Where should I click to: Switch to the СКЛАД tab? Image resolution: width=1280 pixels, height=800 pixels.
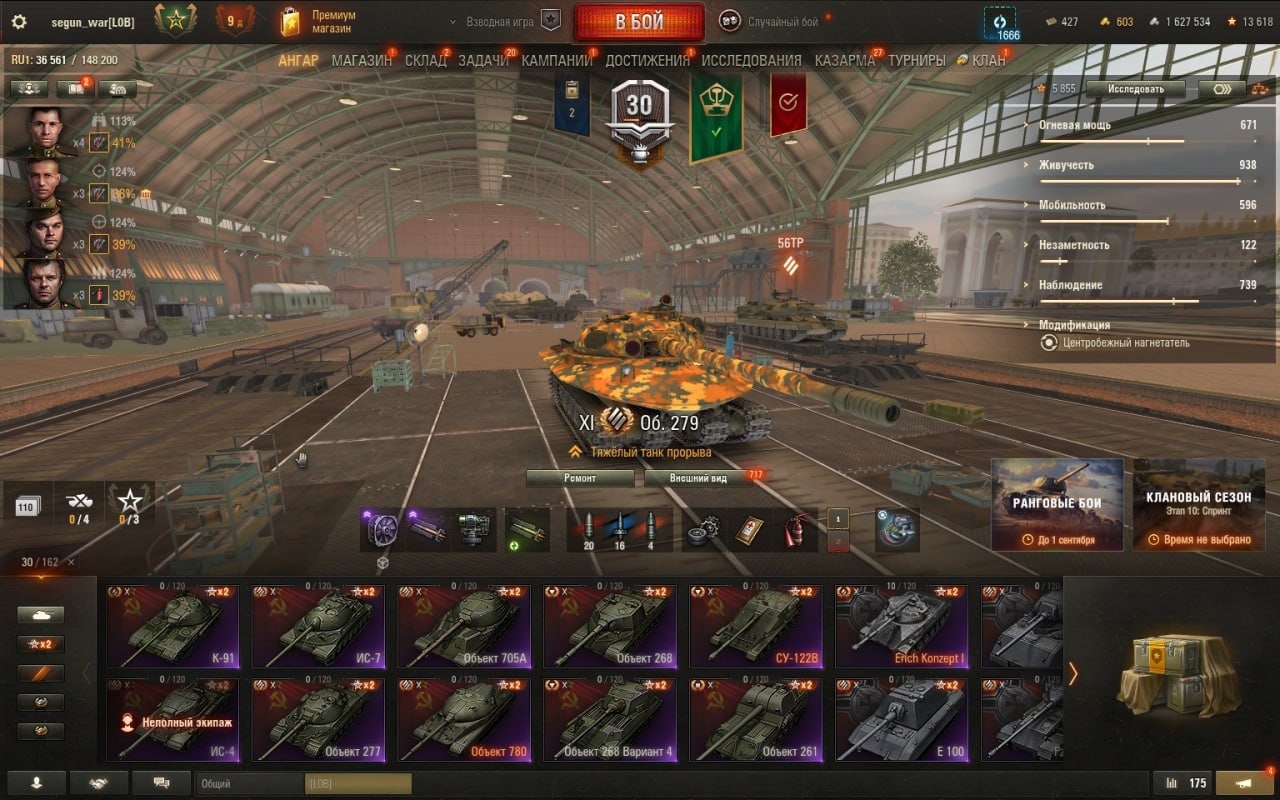pos(425,60)
